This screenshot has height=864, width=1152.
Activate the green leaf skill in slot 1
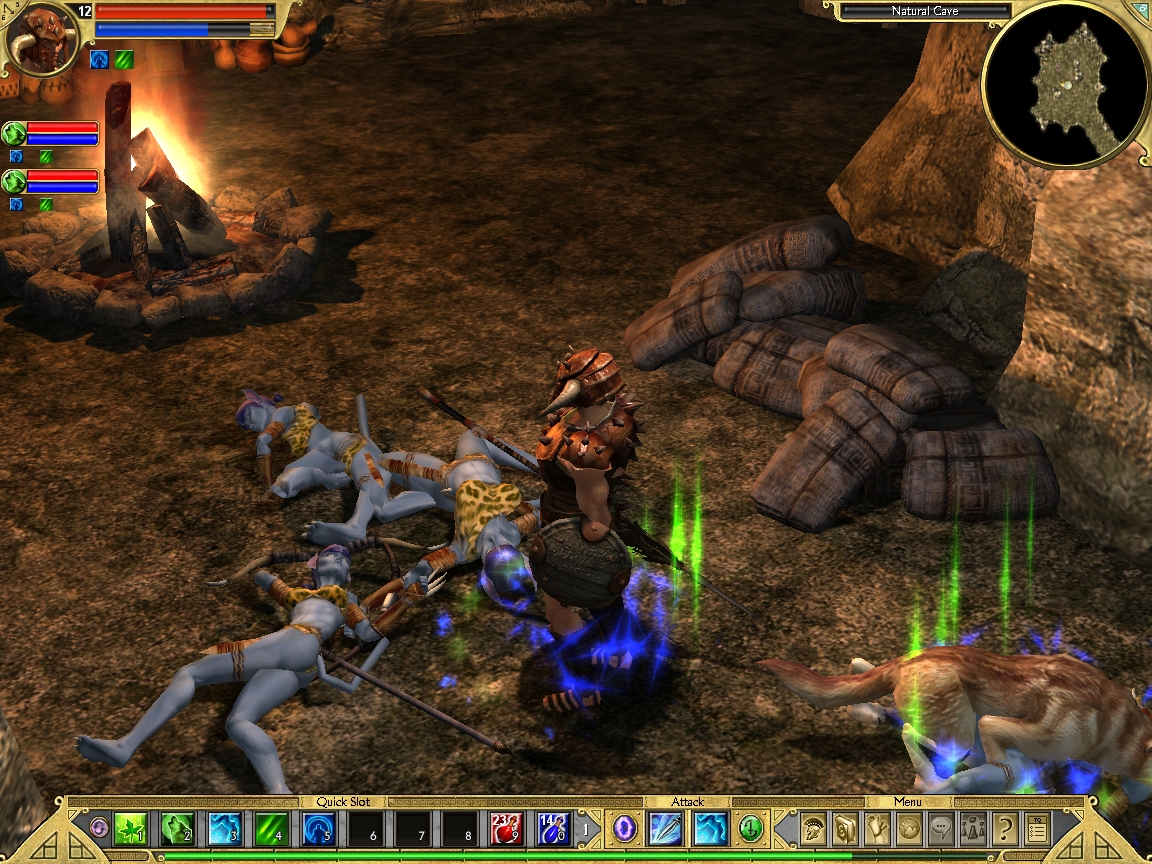(x=130, y=828)
